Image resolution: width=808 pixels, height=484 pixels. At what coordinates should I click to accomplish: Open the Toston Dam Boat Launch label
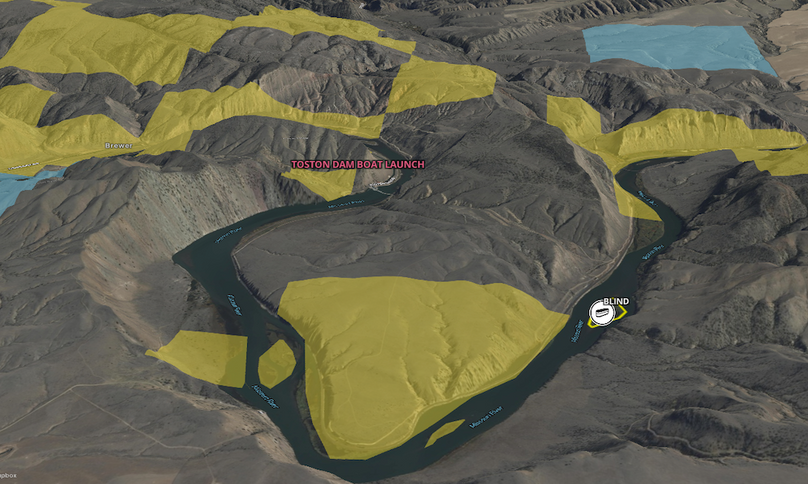(x=357, y=164)
